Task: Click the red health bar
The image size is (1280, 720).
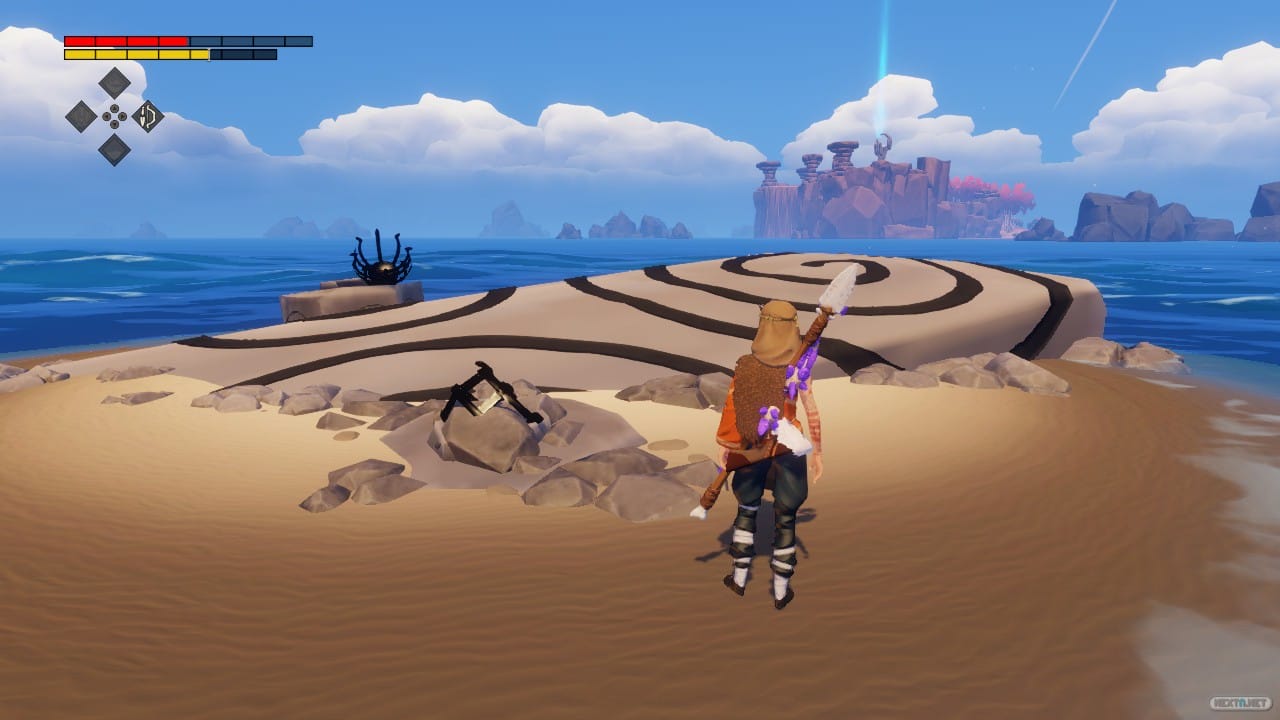Action: coord(125,40)
